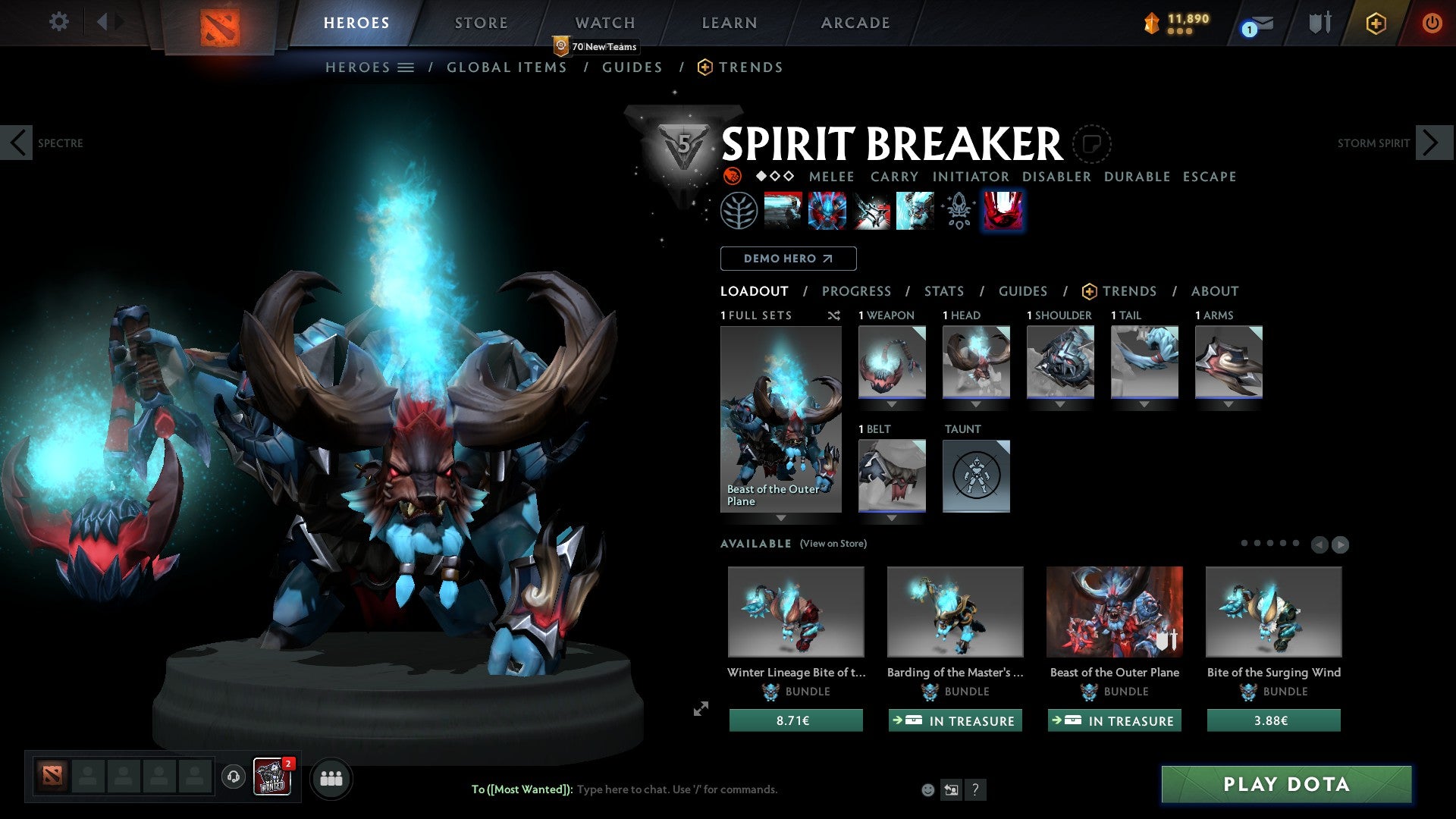
Task: Expand the Weapon slot dropdown arrow
Action: point(892,404)
